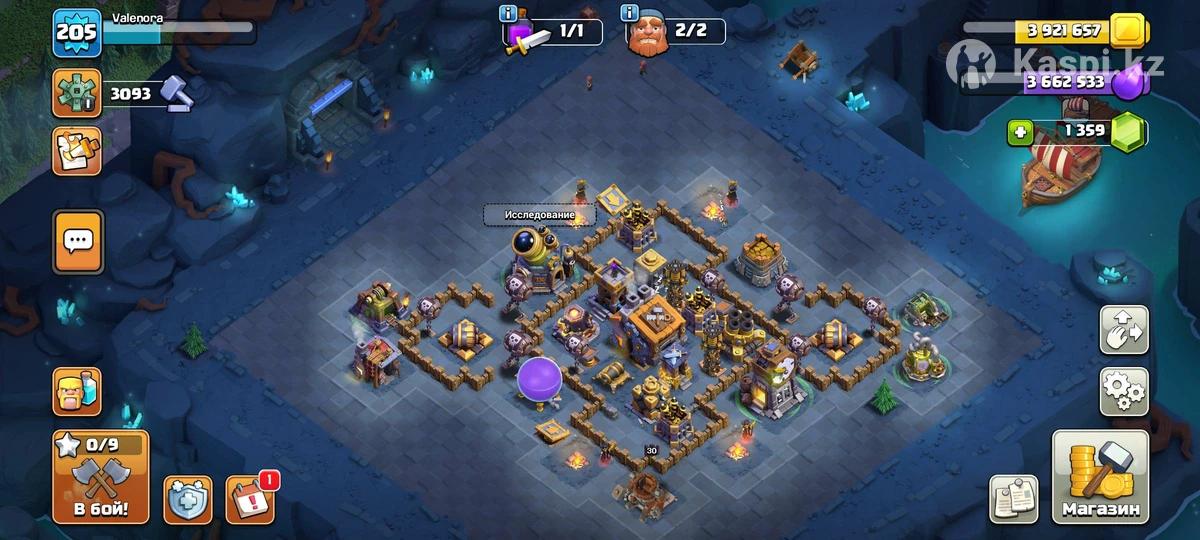Viewport: 1200px width, 540px height.
Task: Open the calendar events with red notification
Action: 250,499
